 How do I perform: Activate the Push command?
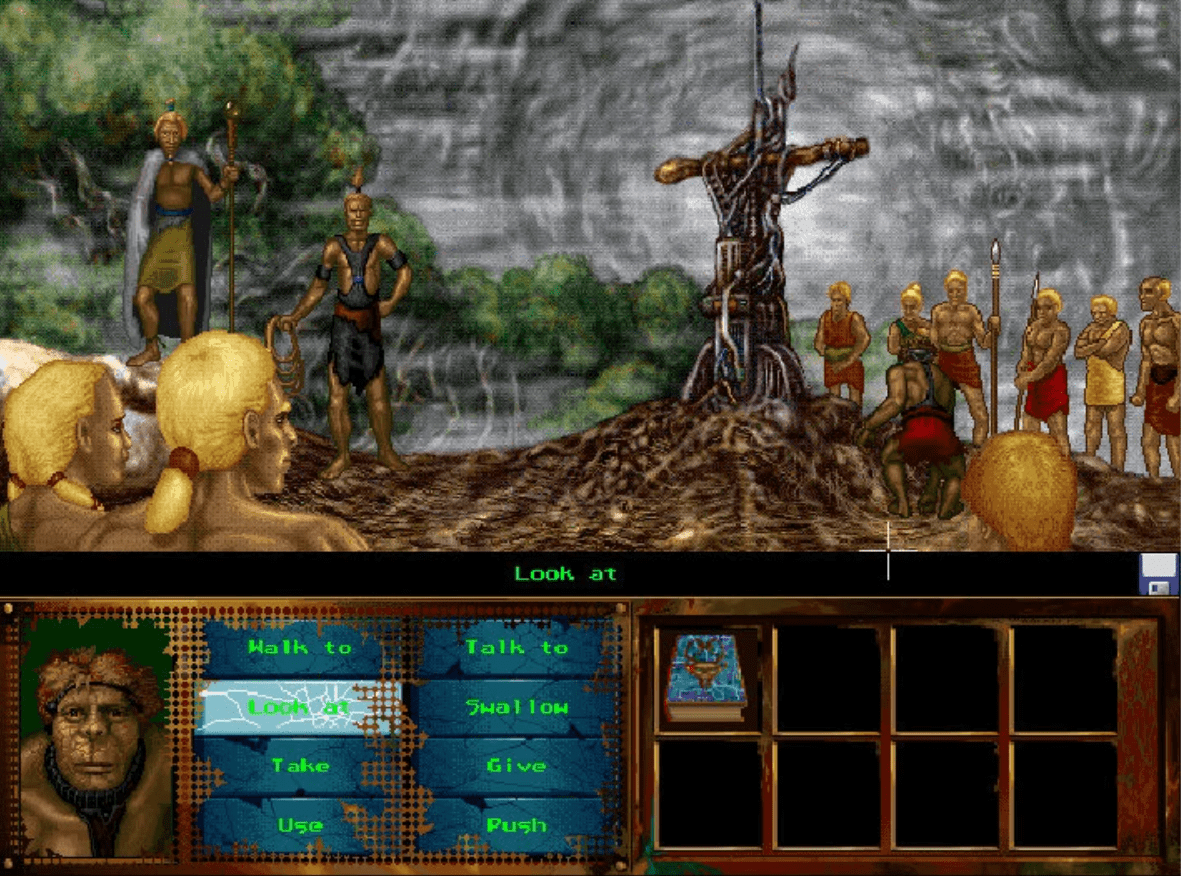516,825
